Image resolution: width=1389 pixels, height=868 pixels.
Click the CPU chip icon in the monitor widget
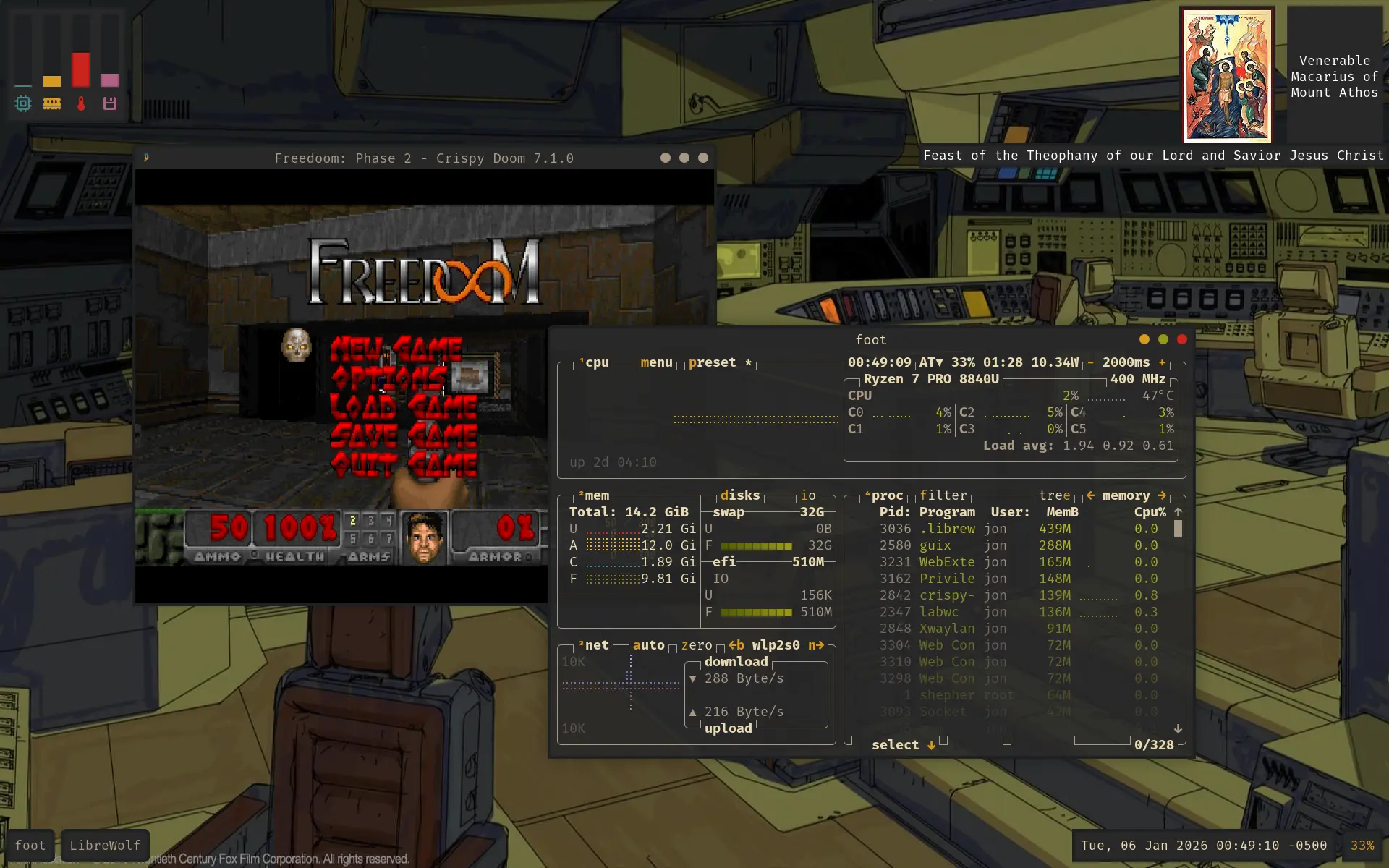(x=22, y=103)
